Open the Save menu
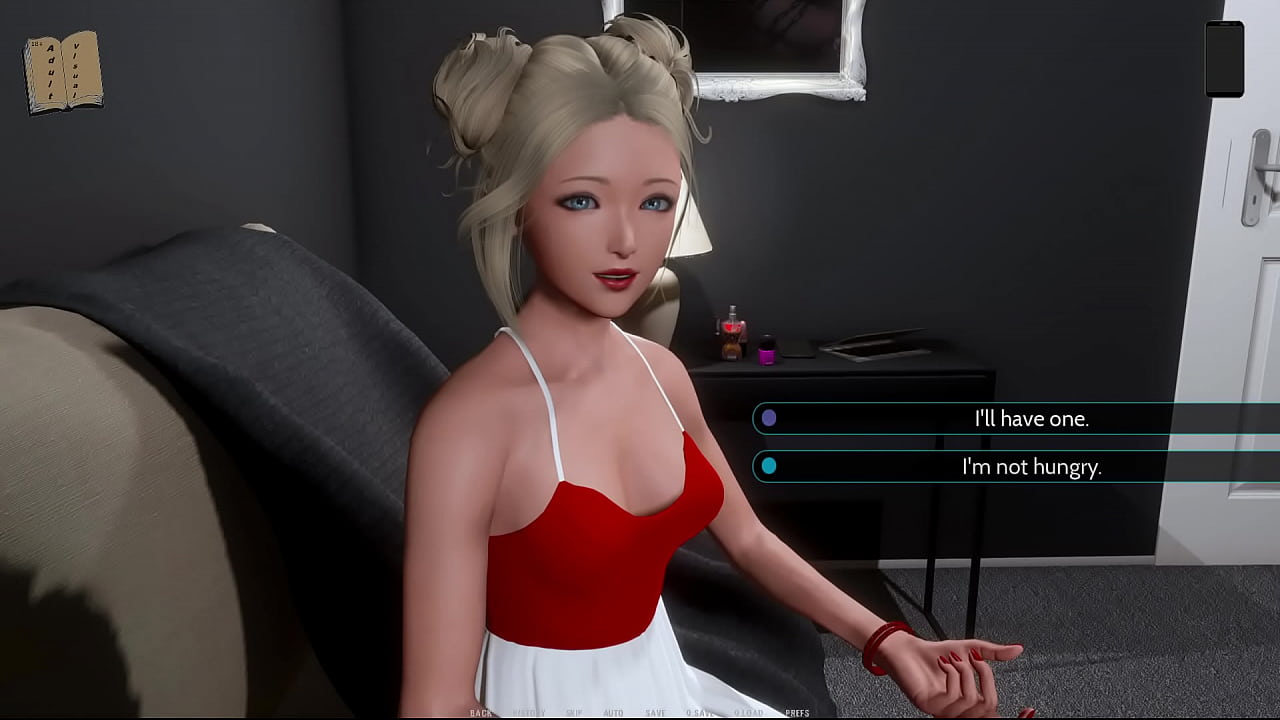Image resolution: width=1280 pixels, height=720 pixels. [655, 713]
